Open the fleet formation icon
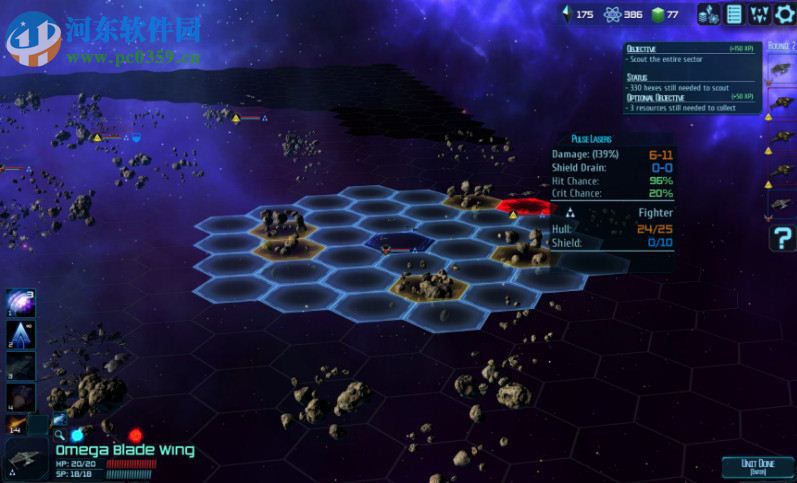Screen dimensions: 797x483 (759, 14)
